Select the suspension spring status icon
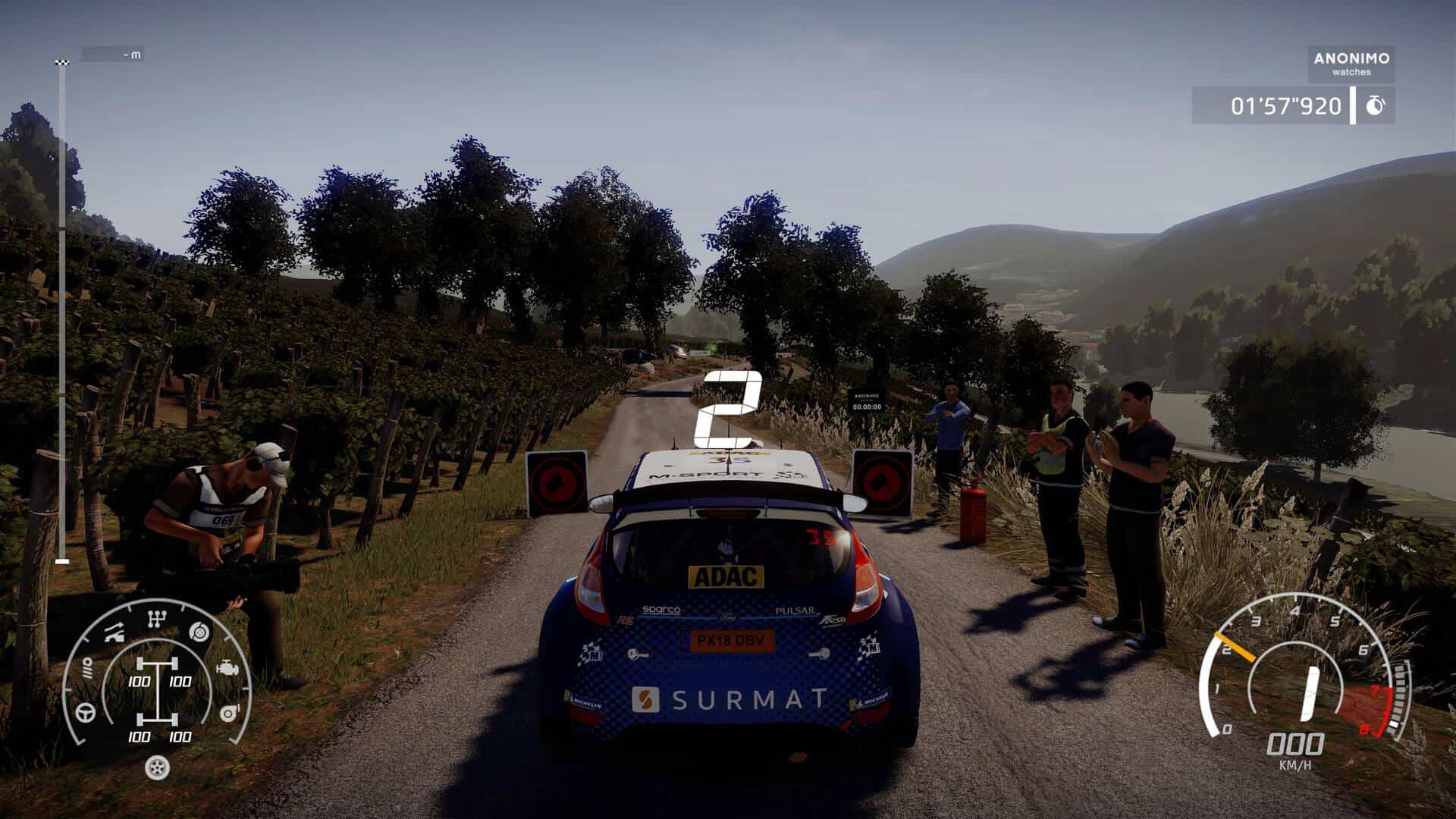The image size is (1456, 819). tap(87, 669)
